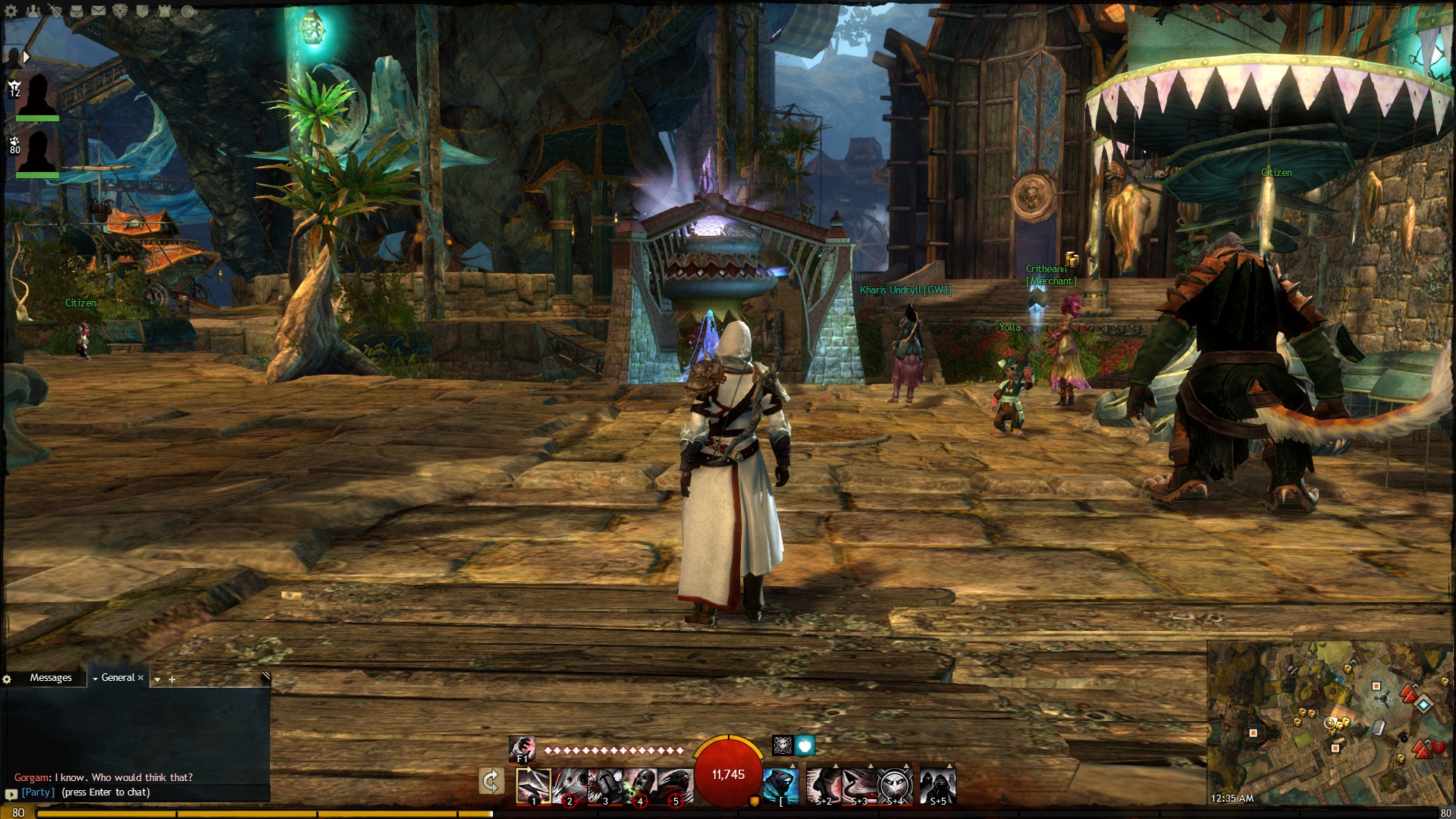The height and width of the screenshot is (819, 1456).
Task: Activate the elite skill bound to S+5
Action: (x=938, y=786)
